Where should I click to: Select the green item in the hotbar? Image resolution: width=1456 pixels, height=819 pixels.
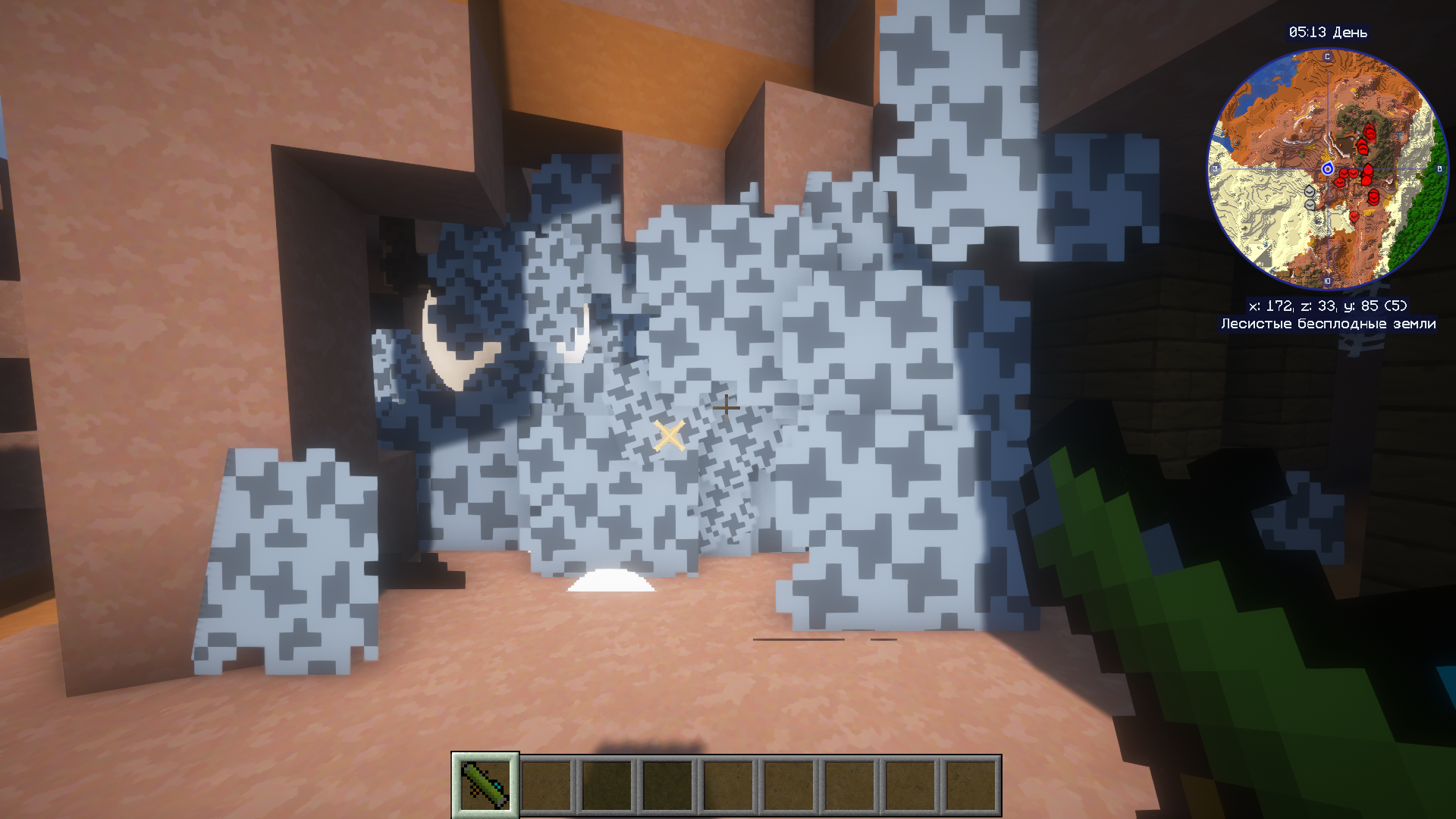(x=485, y=785)
